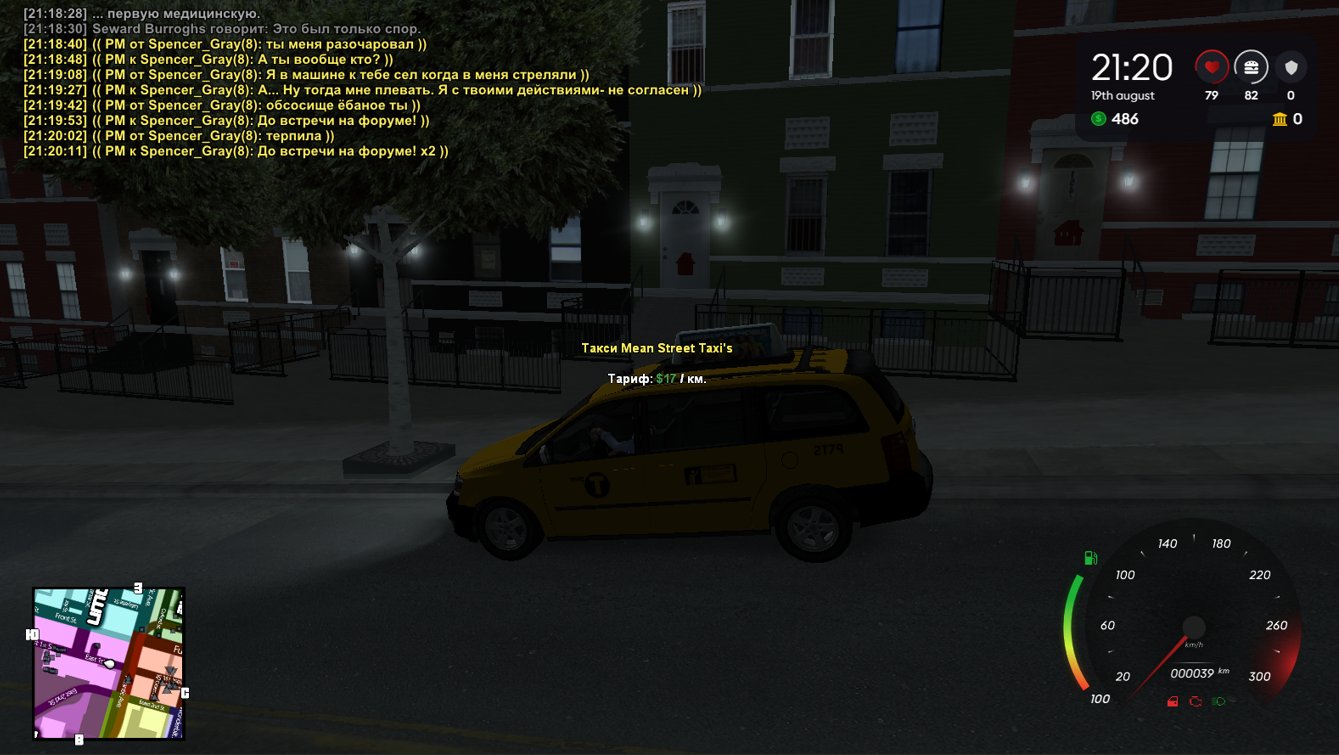The width and height of the screenshot is (1339, 755).
Task: Open the yellow bank building icon
Action: [1279, 119]
